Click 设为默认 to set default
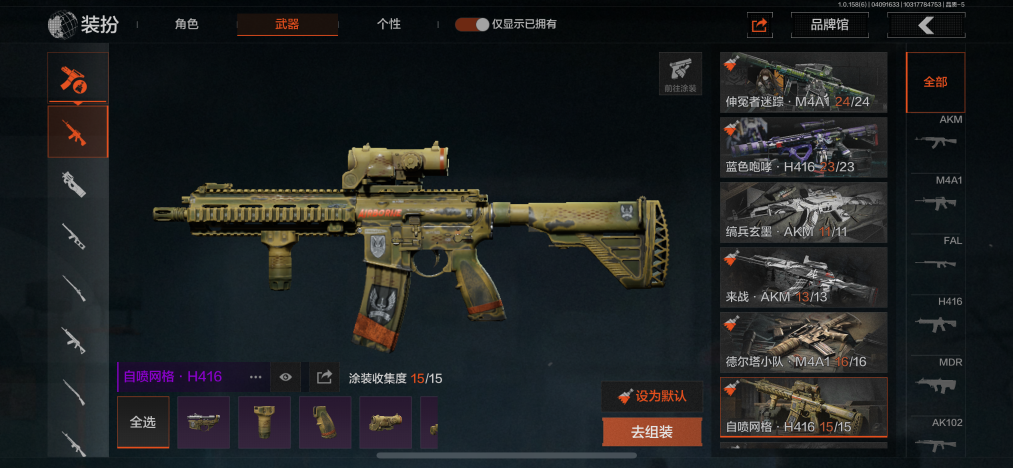Screen dimensions: 1013x468 coord(652,395)
